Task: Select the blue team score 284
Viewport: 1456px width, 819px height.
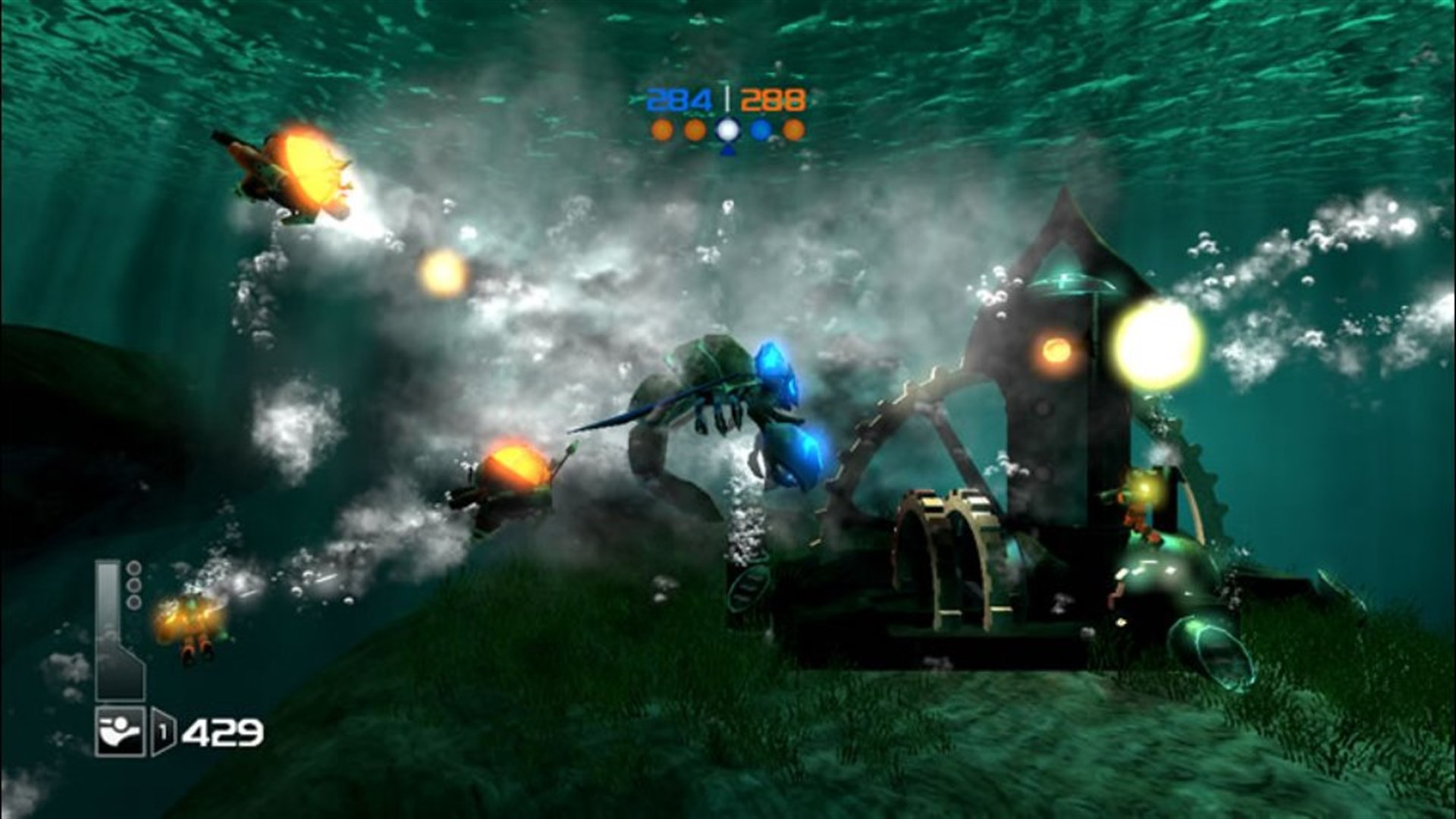Action: tap(679, 97)
